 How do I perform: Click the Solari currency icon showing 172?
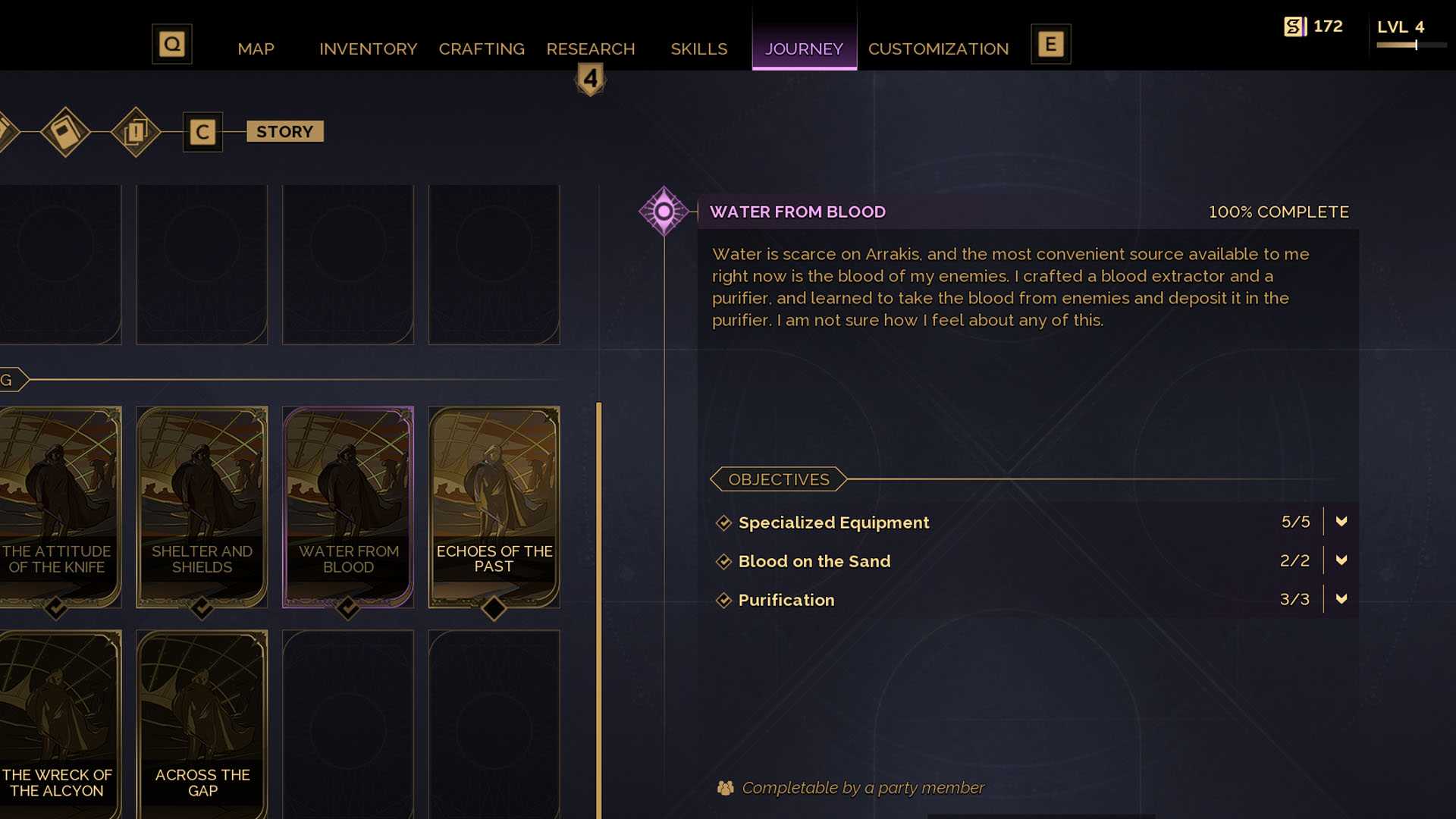point(1294,25)
